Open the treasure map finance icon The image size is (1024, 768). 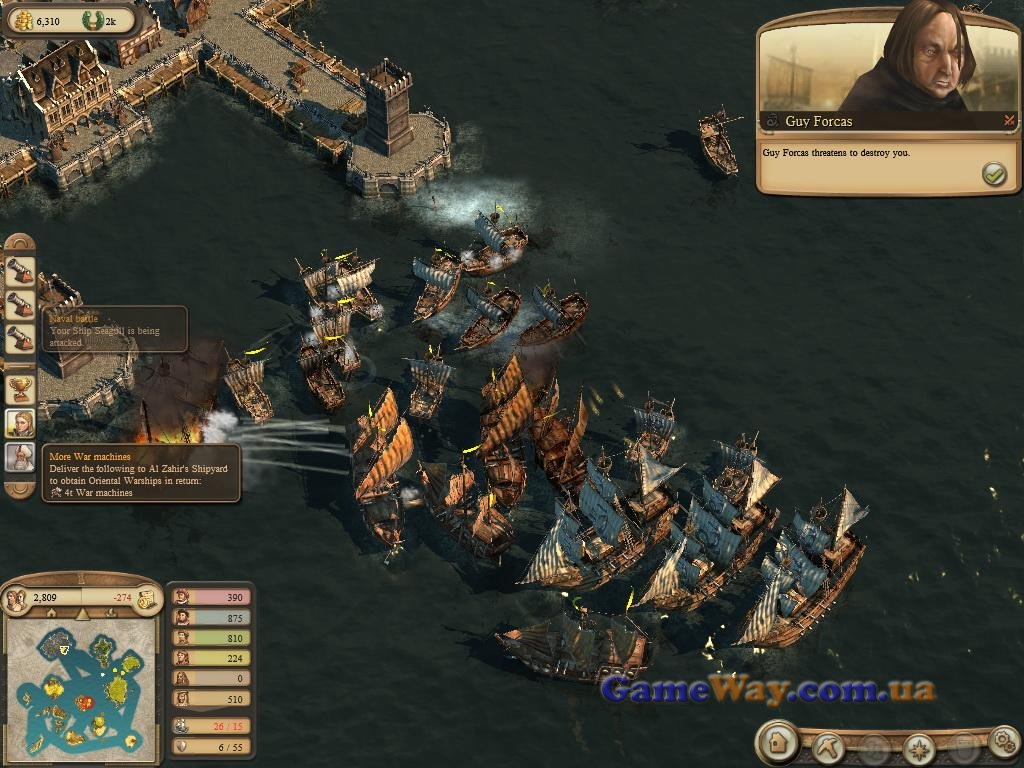[x=146, y=599]
